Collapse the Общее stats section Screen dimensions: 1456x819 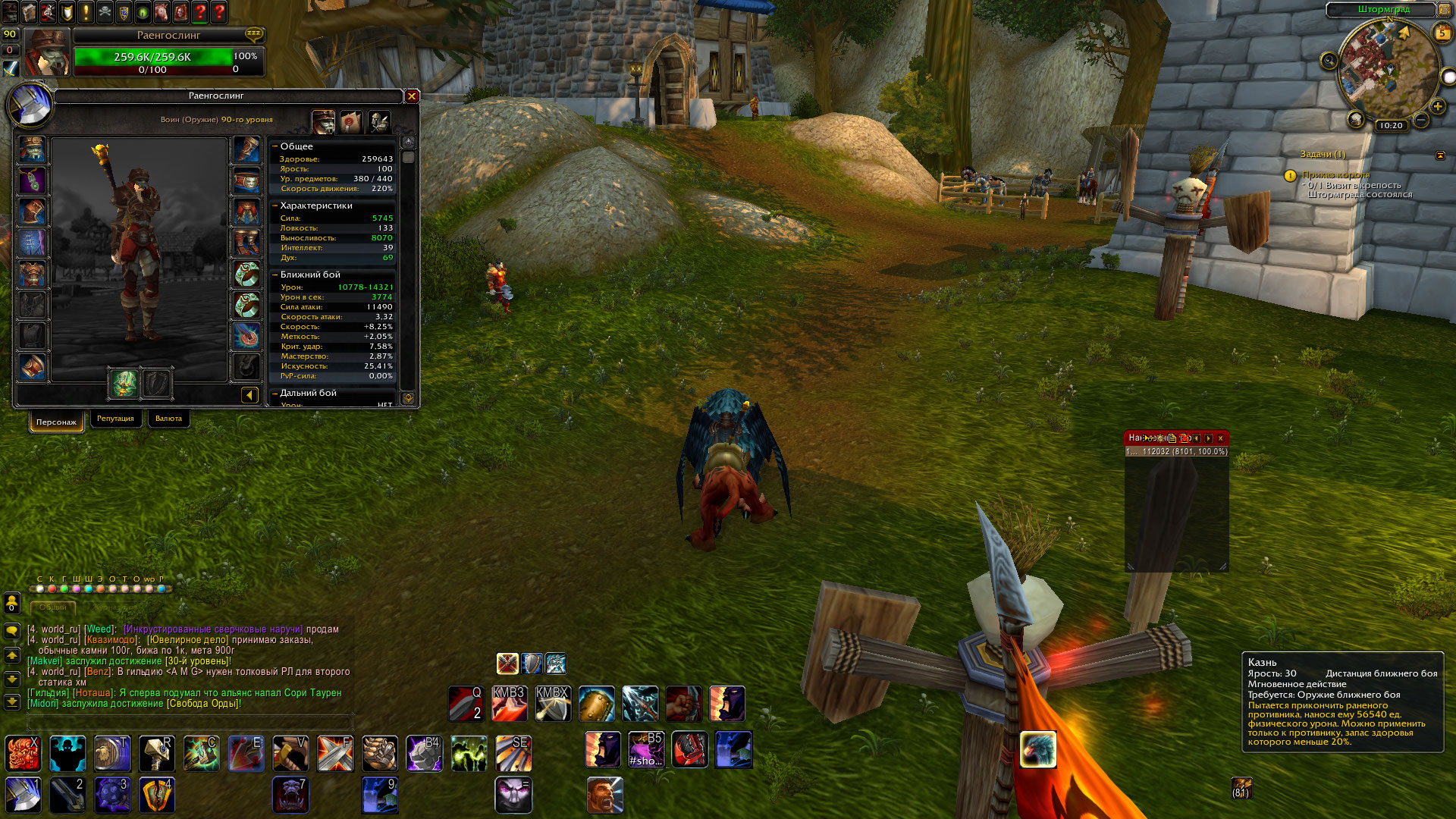[275, 146]
